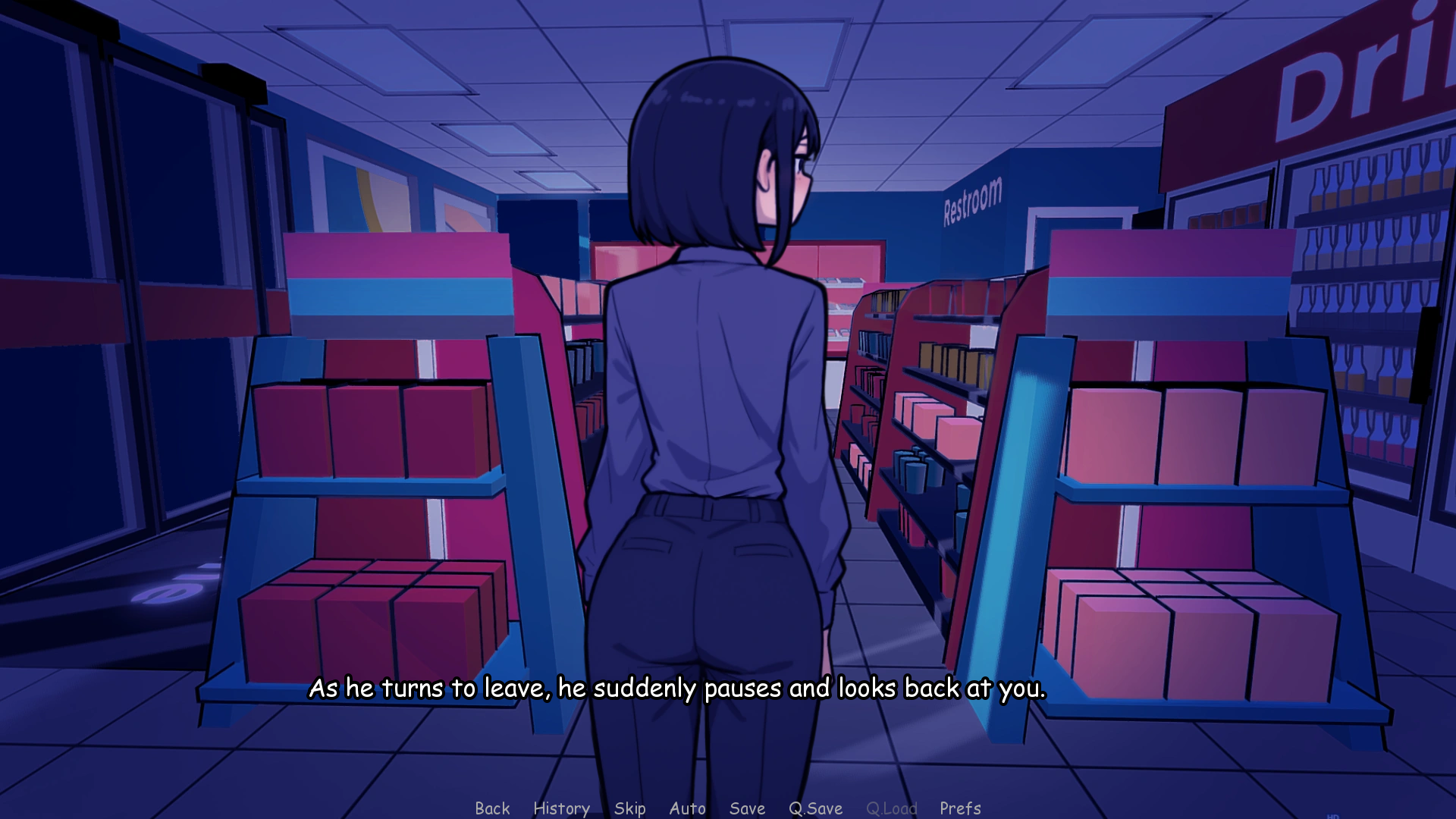1456x819 pixels.
Task: Enable Skip mode
Action: 630,808
